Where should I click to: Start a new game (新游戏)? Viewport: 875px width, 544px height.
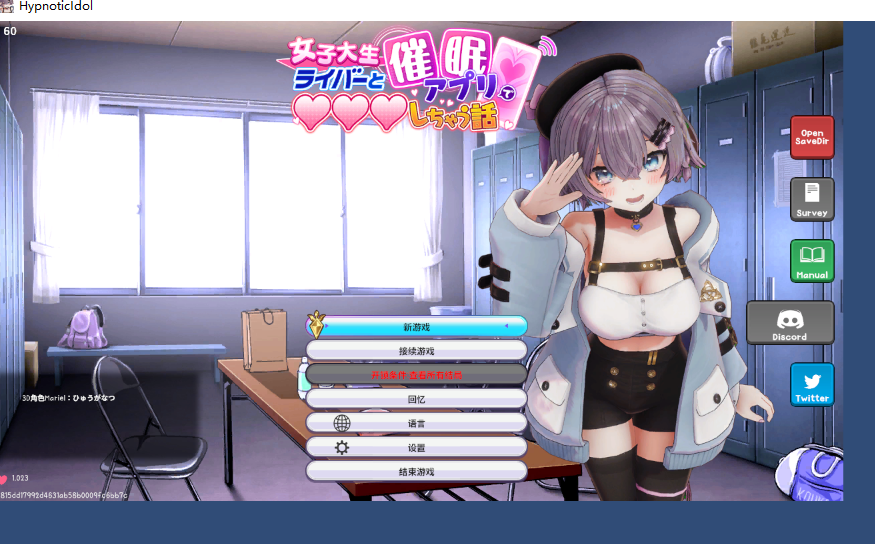coord(416,327)
